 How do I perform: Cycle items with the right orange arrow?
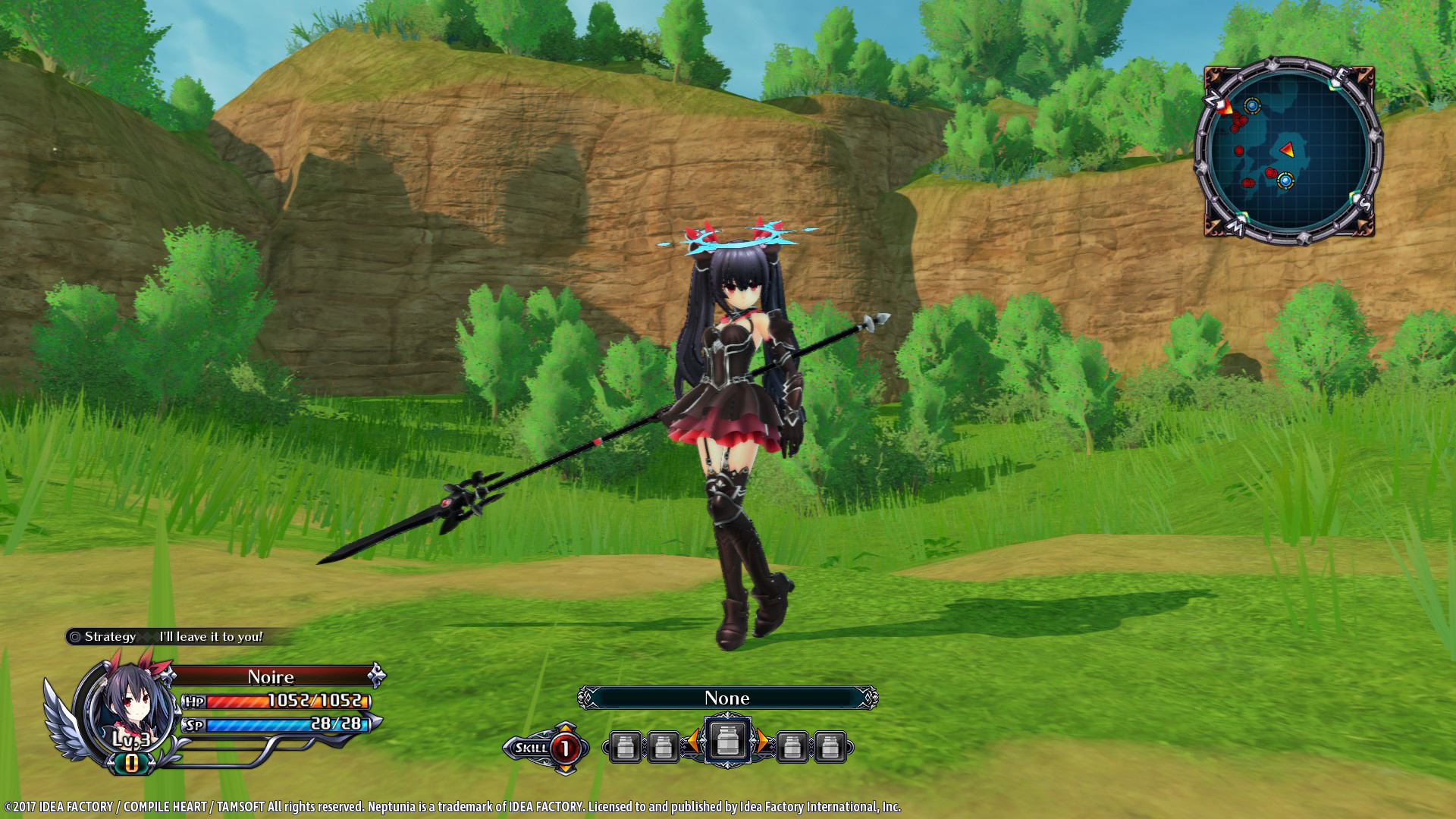(764, 742)
